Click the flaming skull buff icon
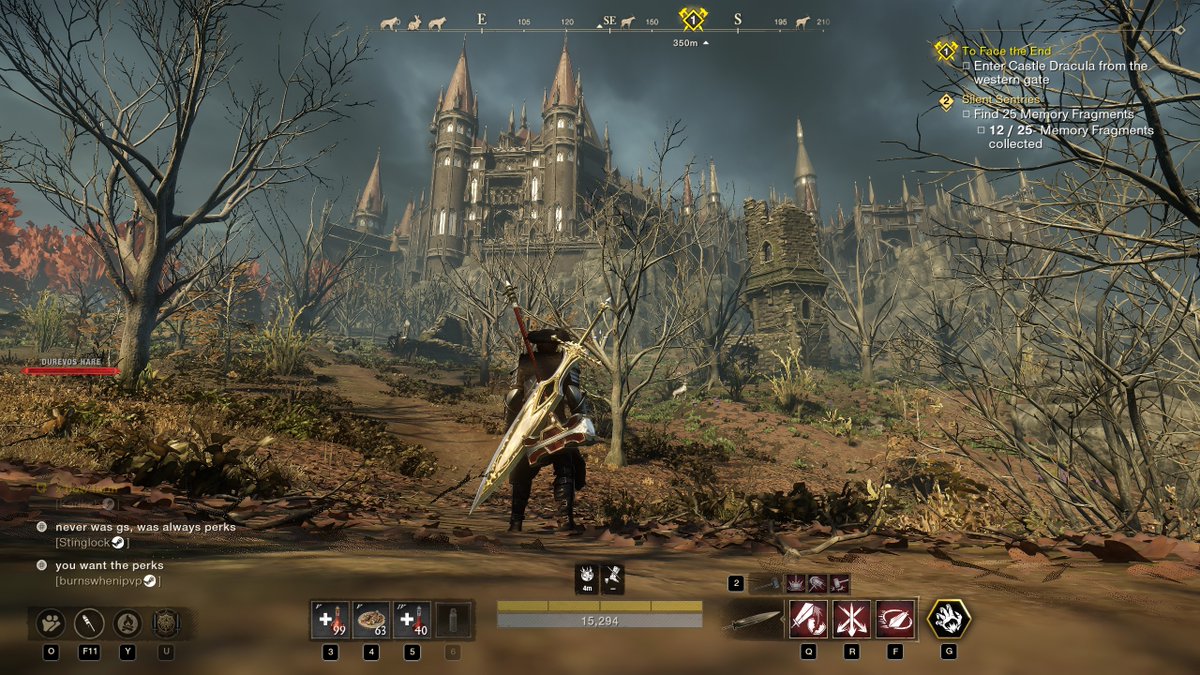The height and width of the screenshot is (675, 1200). click(x=587, y=577)
